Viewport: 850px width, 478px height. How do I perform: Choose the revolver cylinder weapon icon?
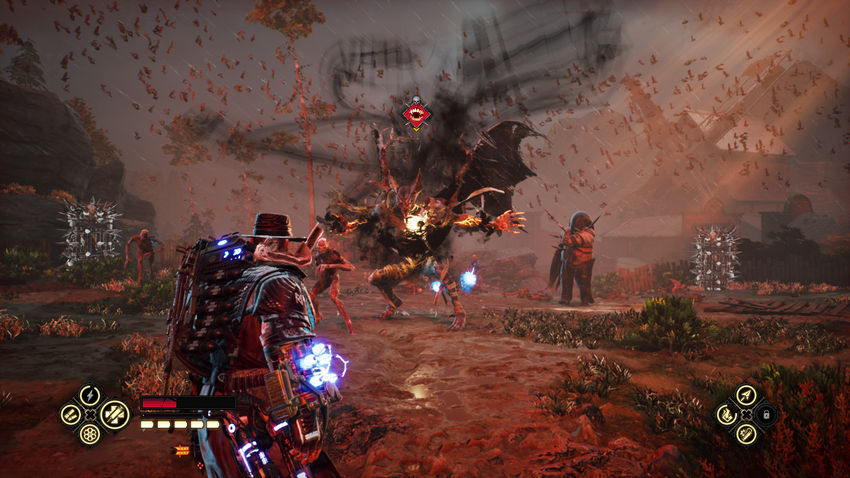[90, 434]
